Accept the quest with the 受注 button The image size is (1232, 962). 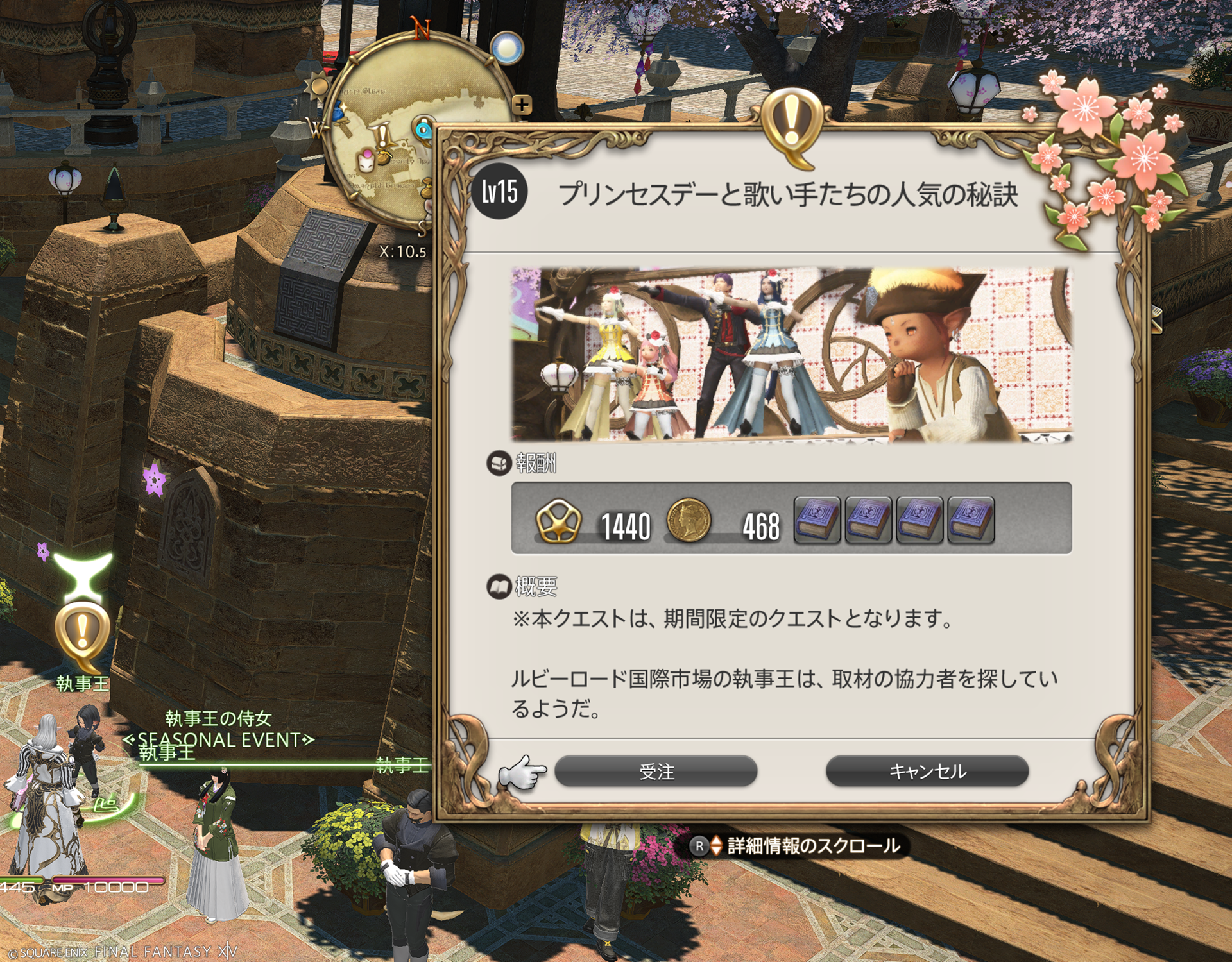point(656,771)
